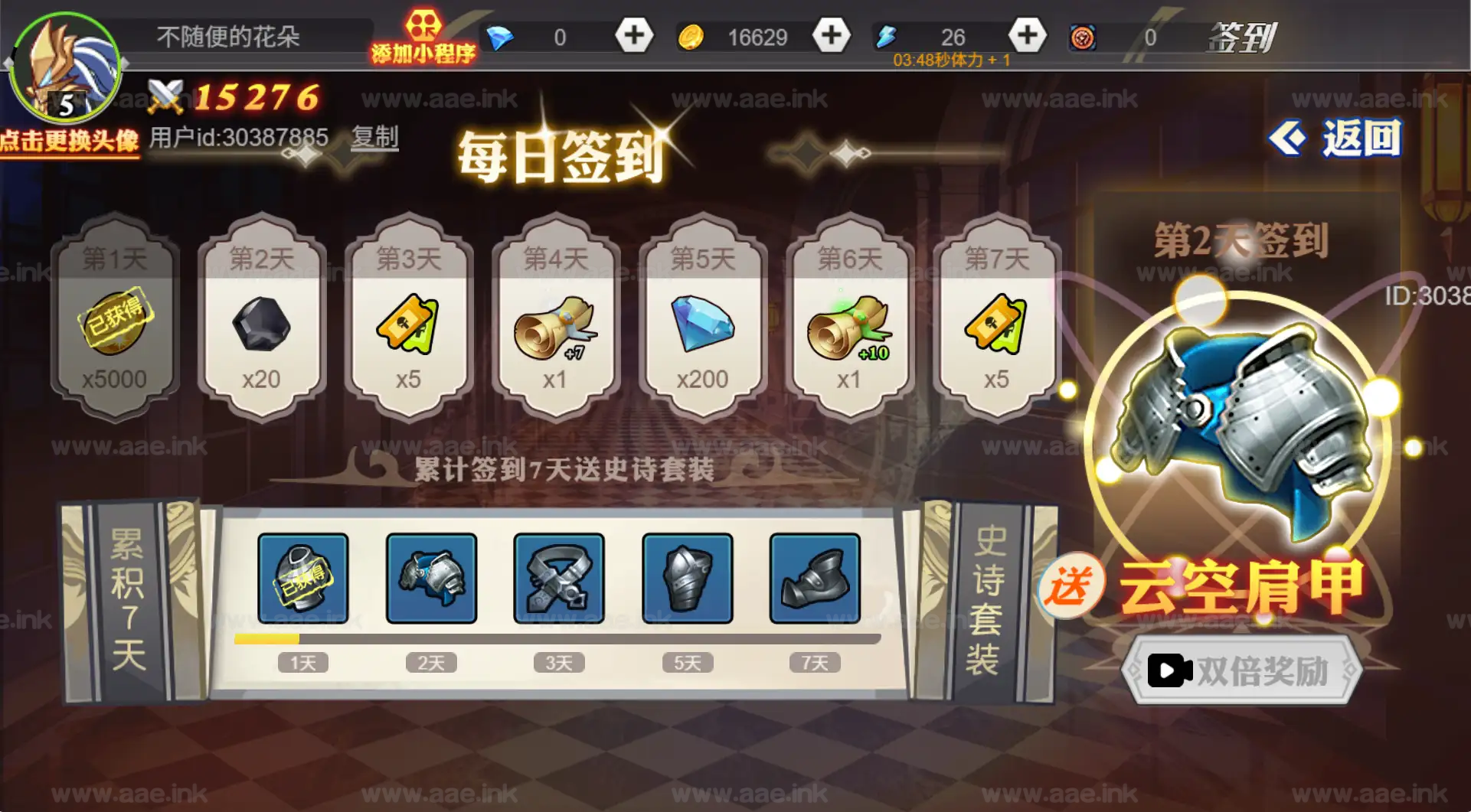
Task: Open the diamond currency purchase with the plus icon
Action: [633, 34]
